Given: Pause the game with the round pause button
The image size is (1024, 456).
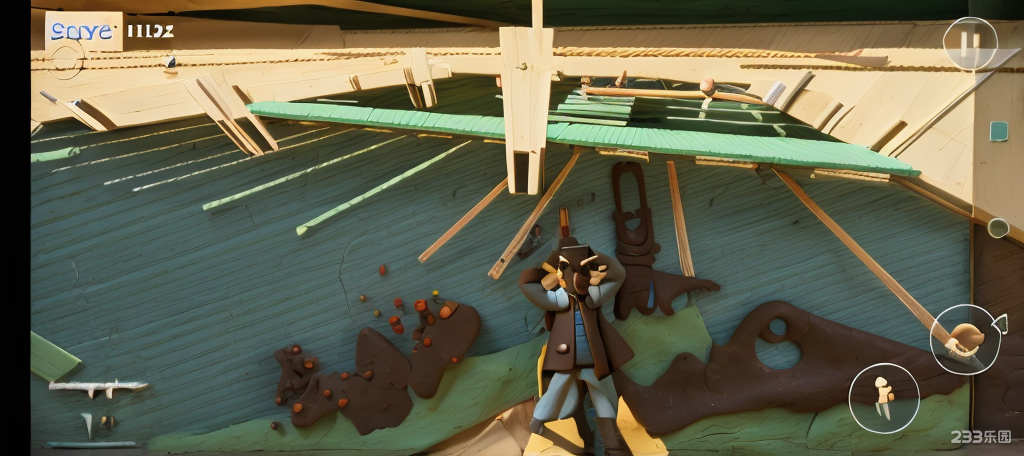Looking at the screenshot, I should [969, 44].
